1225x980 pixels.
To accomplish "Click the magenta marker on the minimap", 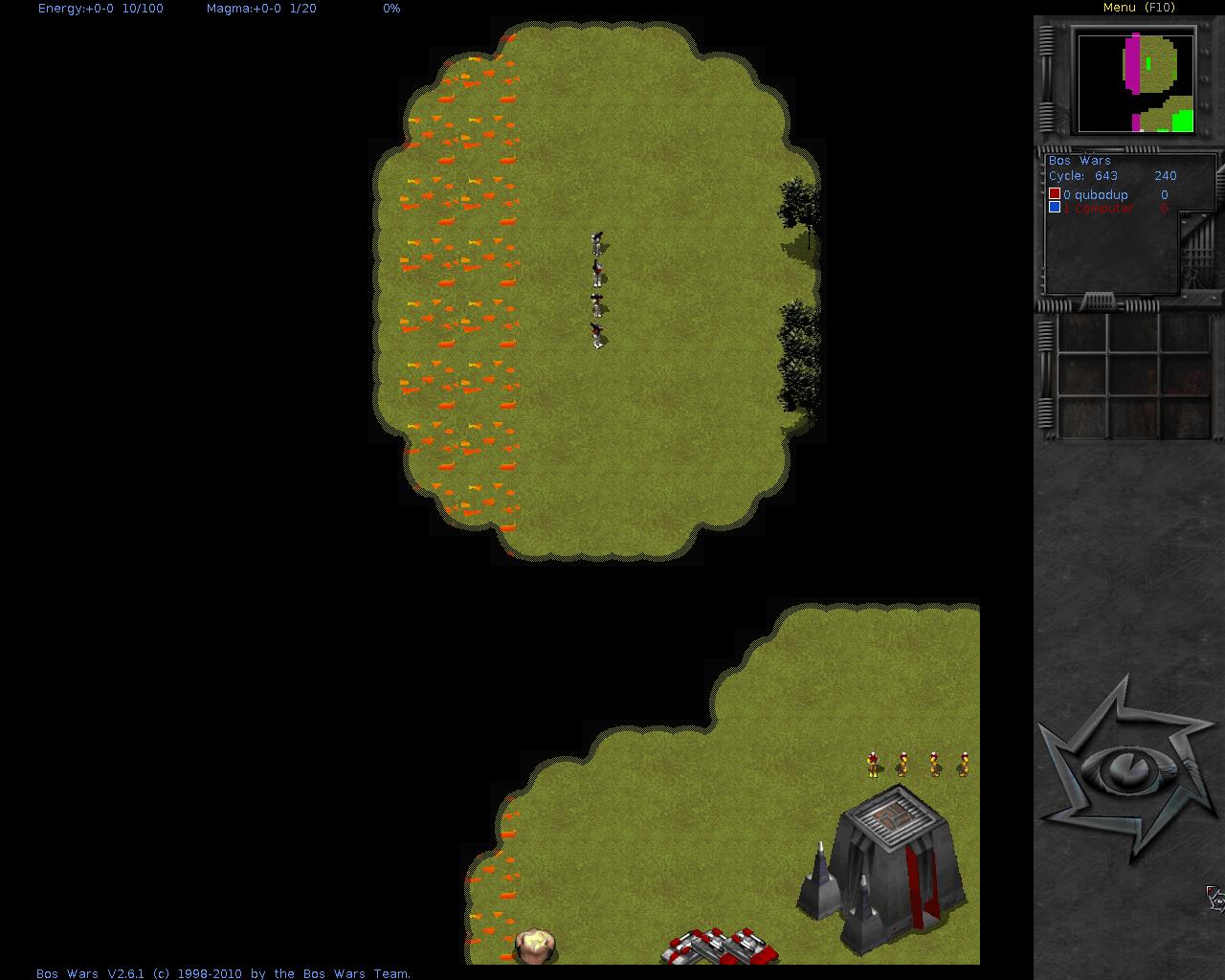I will (1133, 67).
